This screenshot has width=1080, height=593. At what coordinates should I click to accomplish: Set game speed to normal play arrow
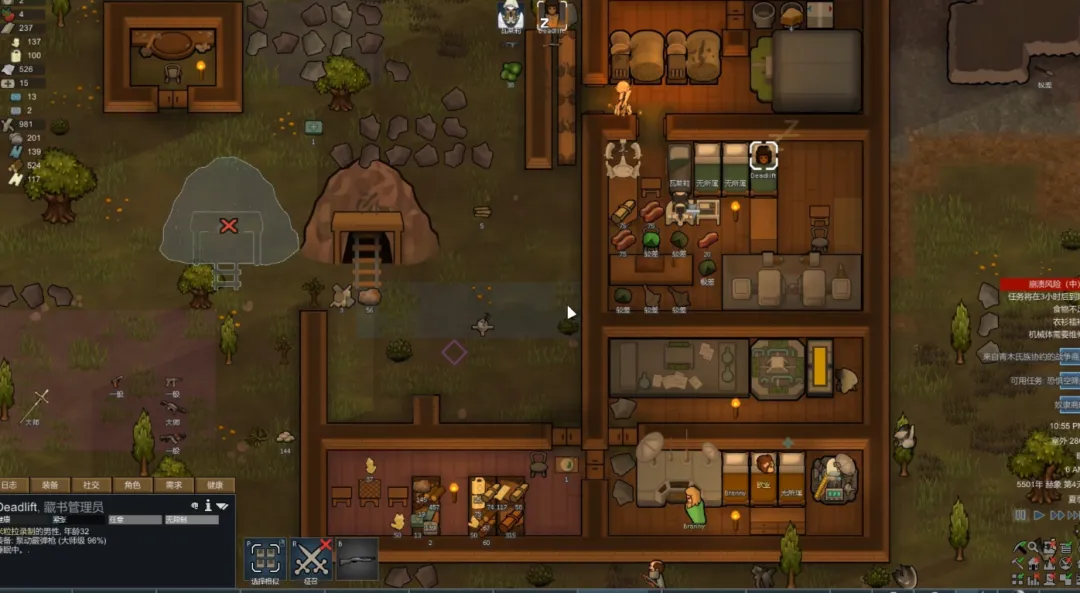pos(1040,515)
